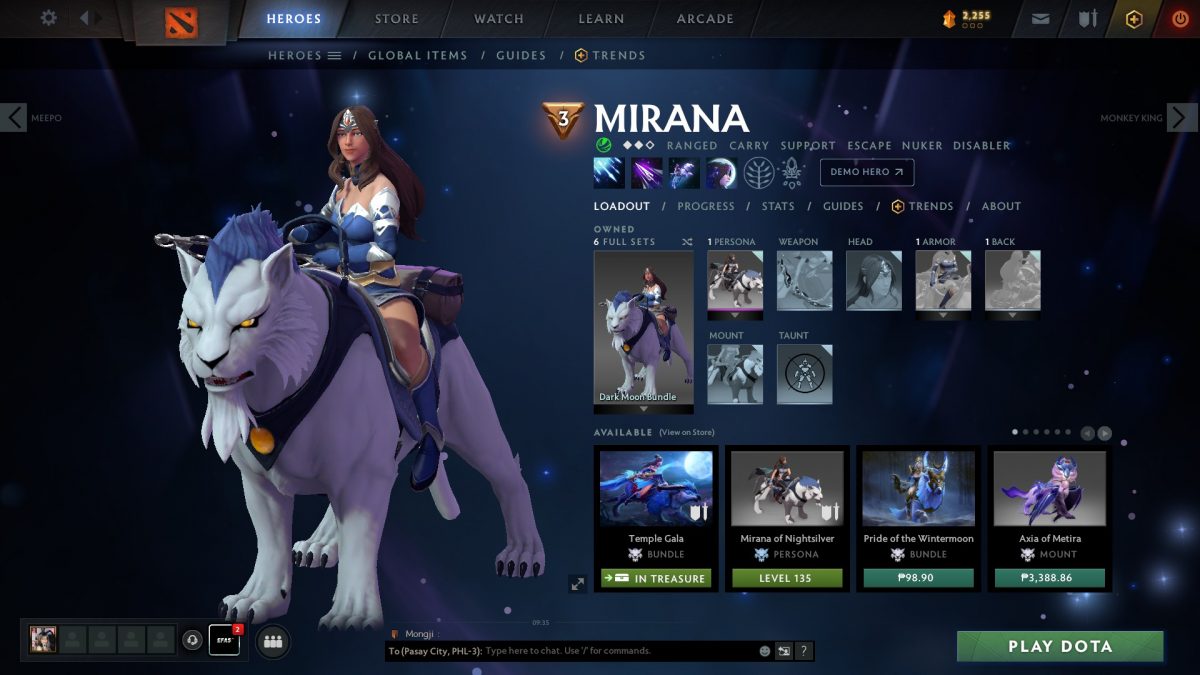Image resolution: width=1200 pixels, height=675 pixels.
Task: Show Mirana's Stats tab
Action: 778,206
